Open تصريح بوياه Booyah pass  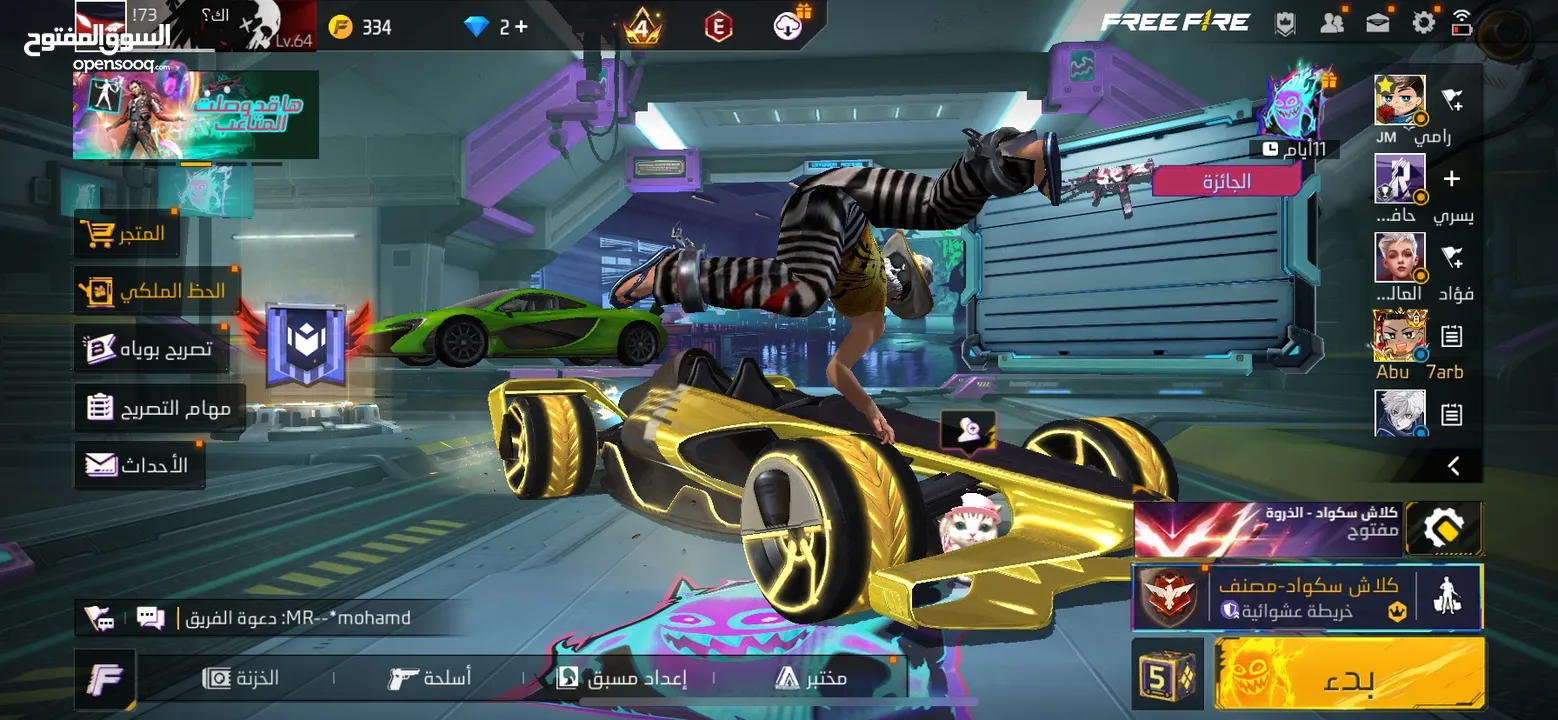pyautogui.click(x=150, y=349)
